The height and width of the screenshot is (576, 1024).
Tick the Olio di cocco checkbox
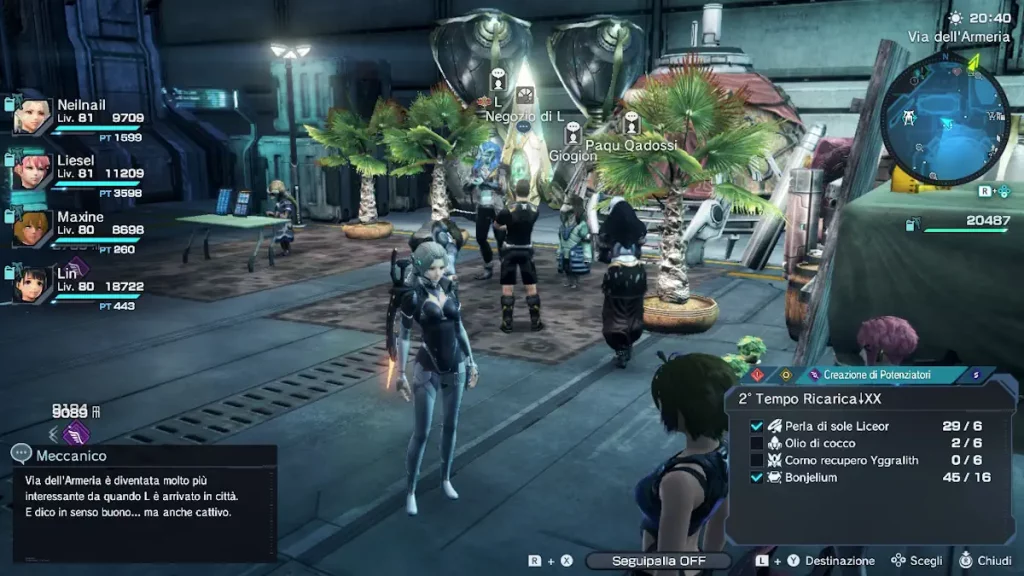click(x=757, y=443)
